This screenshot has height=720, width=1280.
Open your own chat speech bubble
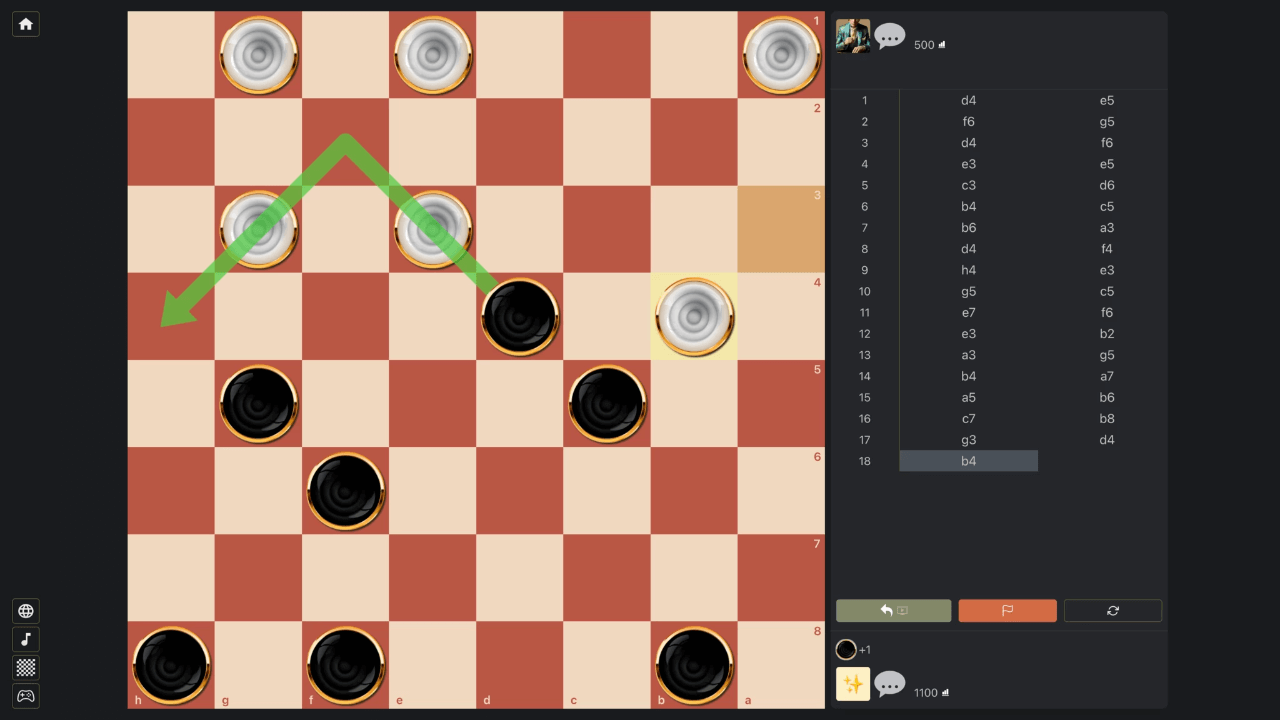tap(889, 684)
